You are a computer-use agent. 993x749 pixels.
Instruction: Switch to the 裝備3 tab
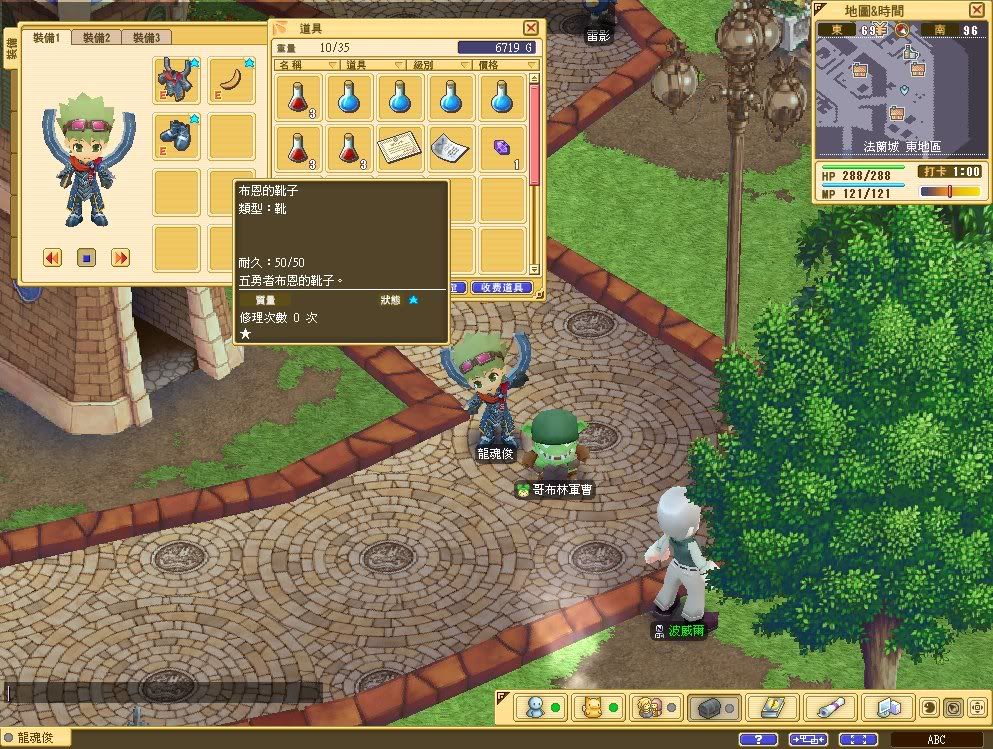point(146,38)
